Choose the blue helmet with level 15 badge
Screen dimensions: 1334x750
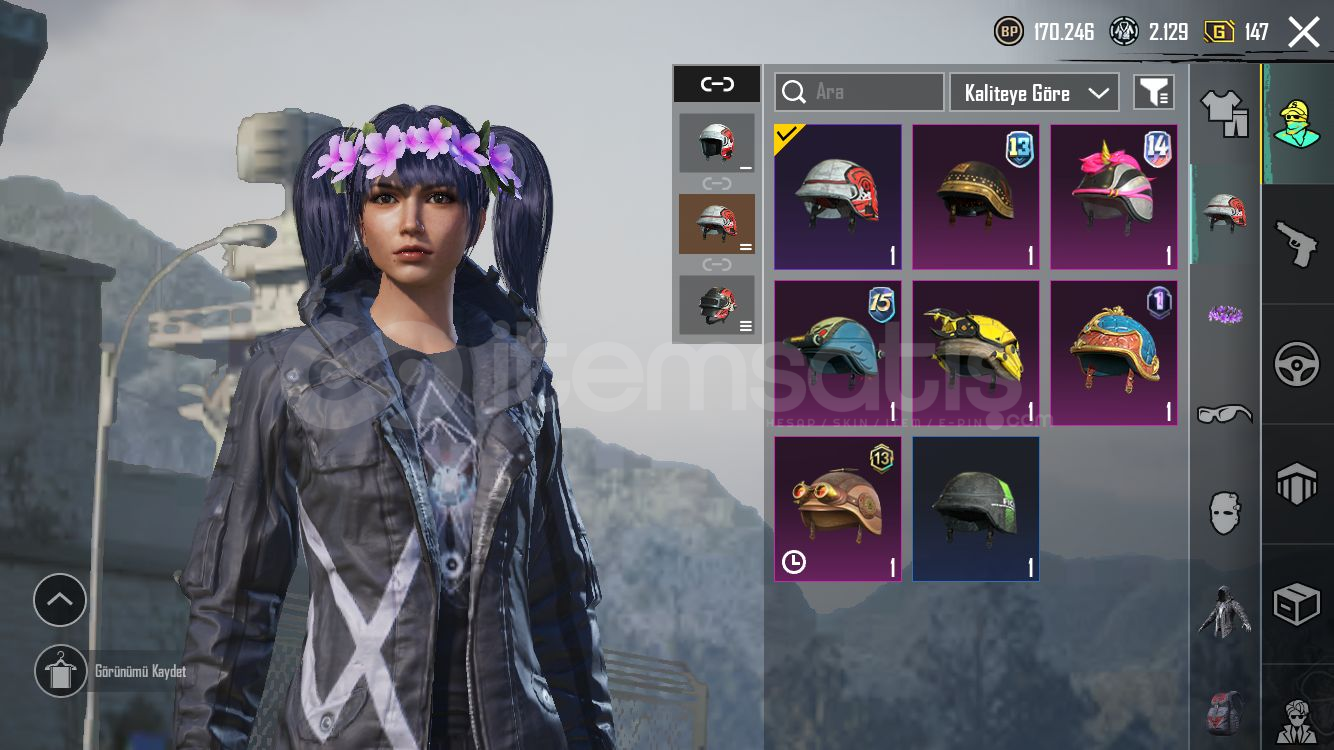[837, 353]
